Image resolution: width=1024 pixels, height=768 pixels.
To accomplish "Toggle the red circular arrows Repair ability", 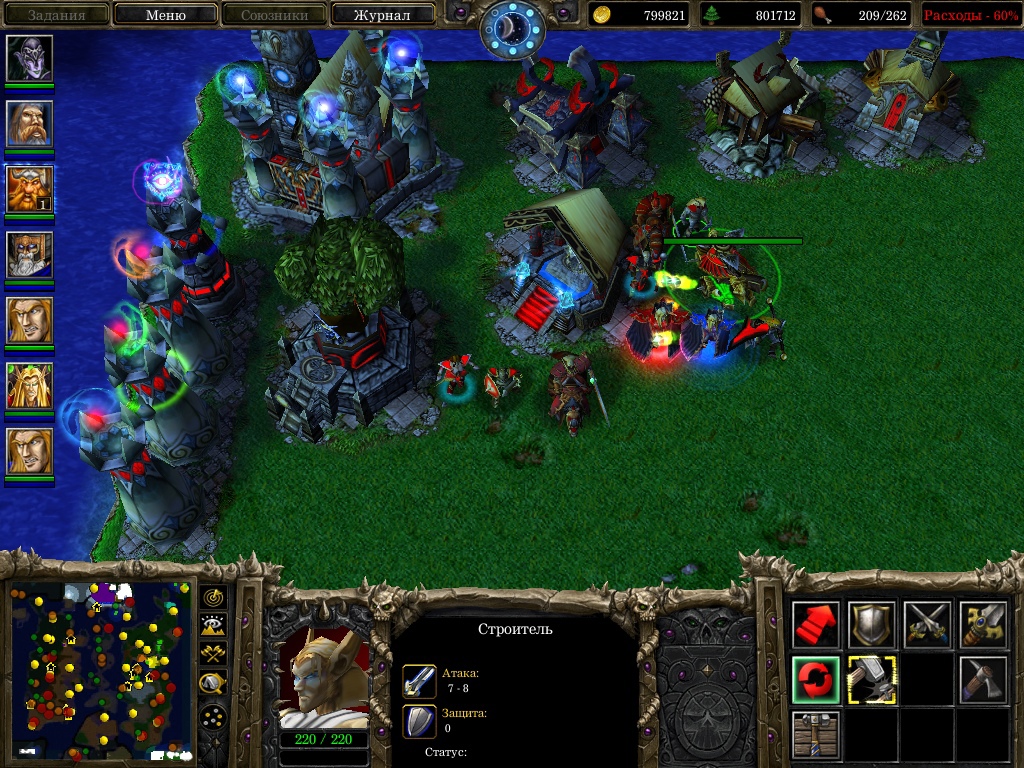I will [816, 680].
